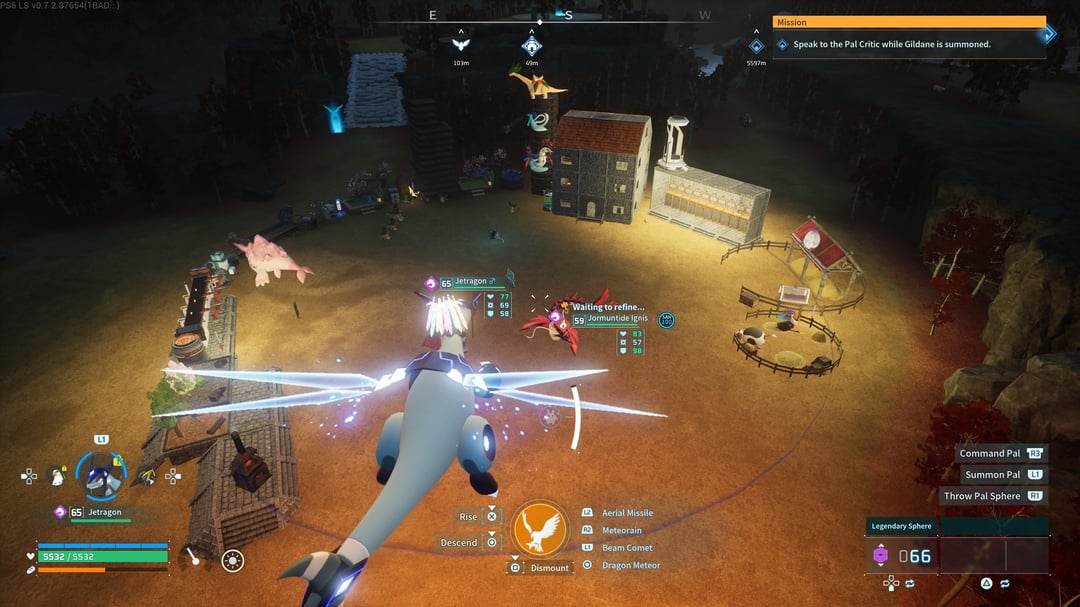Trigger the Dragon Meteor skill
1080x607 pixels.
tap(630, 565)
